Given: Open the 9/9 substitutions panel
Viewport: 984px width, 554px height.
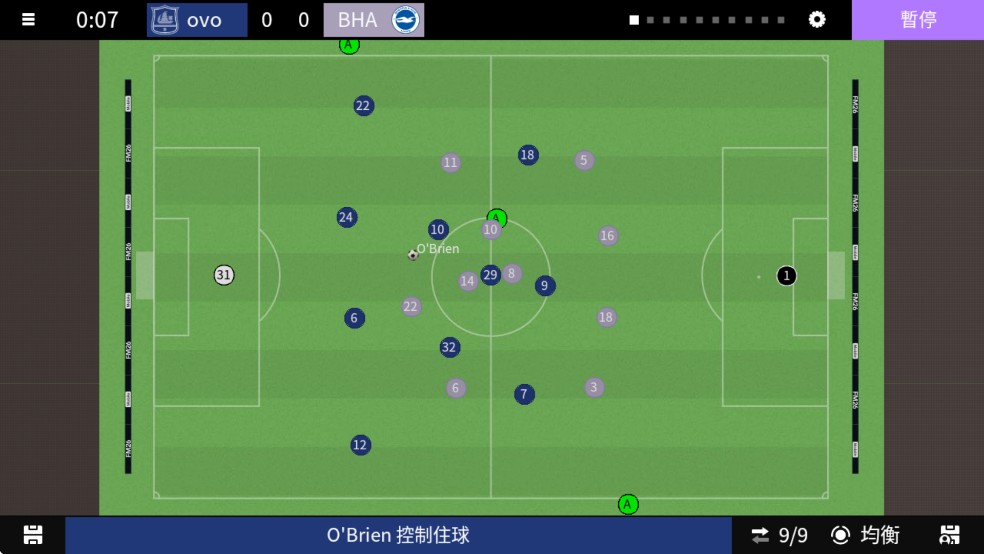Looking at the screenshot, I should point(780,535).
